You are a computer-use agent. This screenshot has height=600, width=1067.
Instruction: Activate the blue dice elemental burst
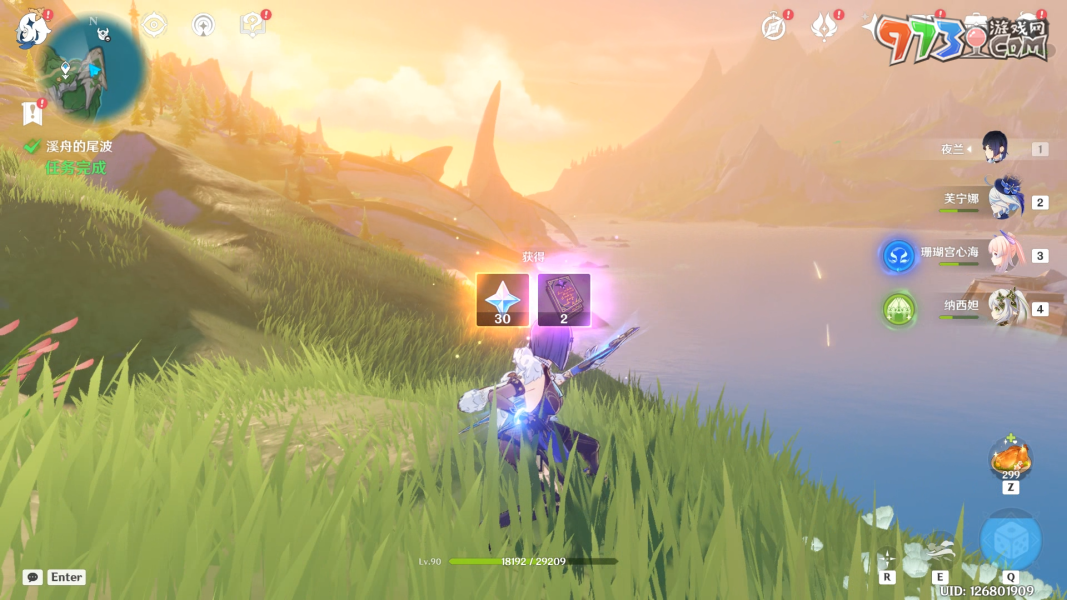pos(1010,540)
